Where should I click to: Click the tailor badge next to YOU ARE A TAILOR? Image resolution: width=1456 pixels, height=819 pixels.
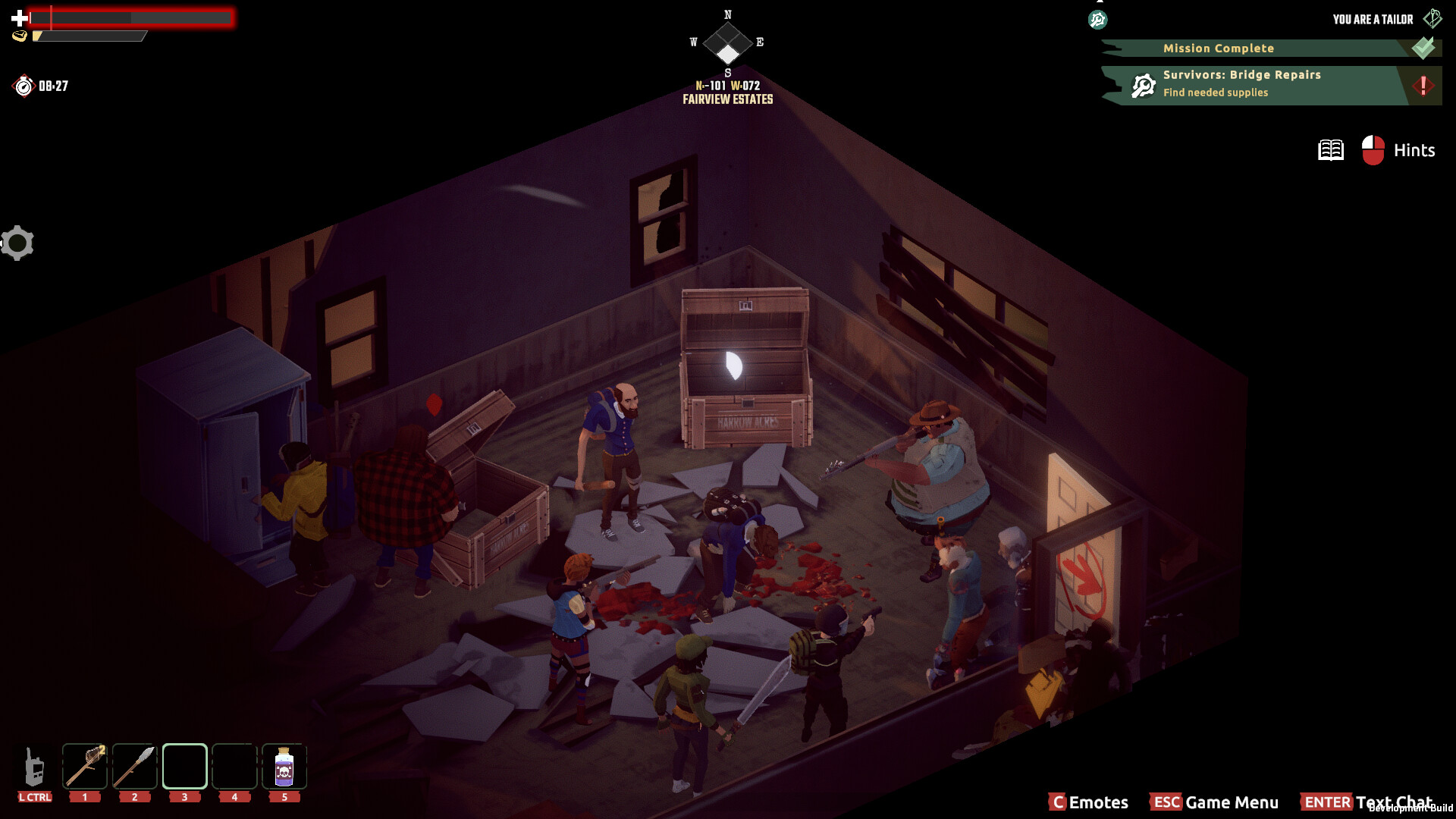click(1432, 17)
